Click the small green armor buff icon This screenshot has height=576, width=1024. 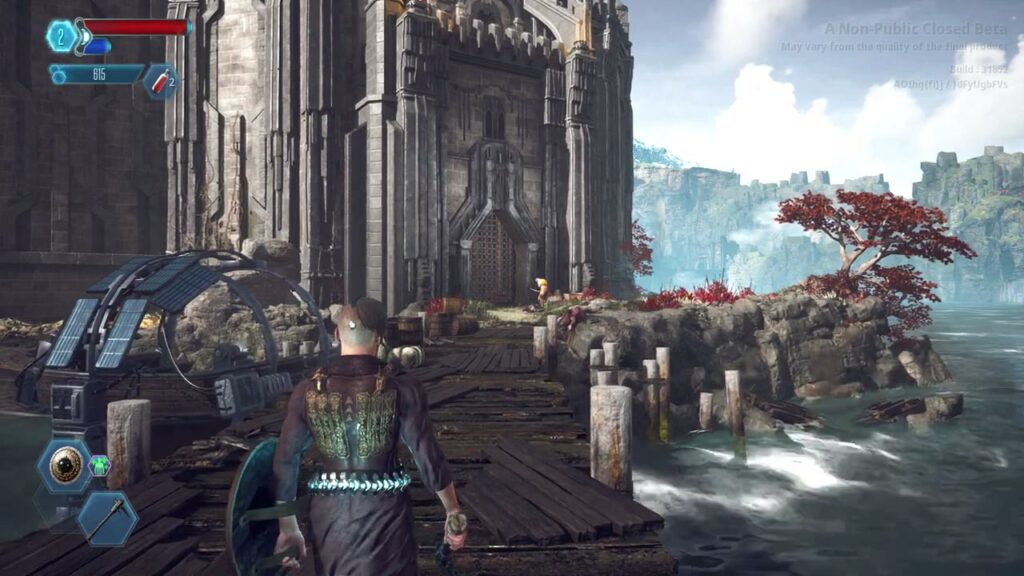pos(100,465)
